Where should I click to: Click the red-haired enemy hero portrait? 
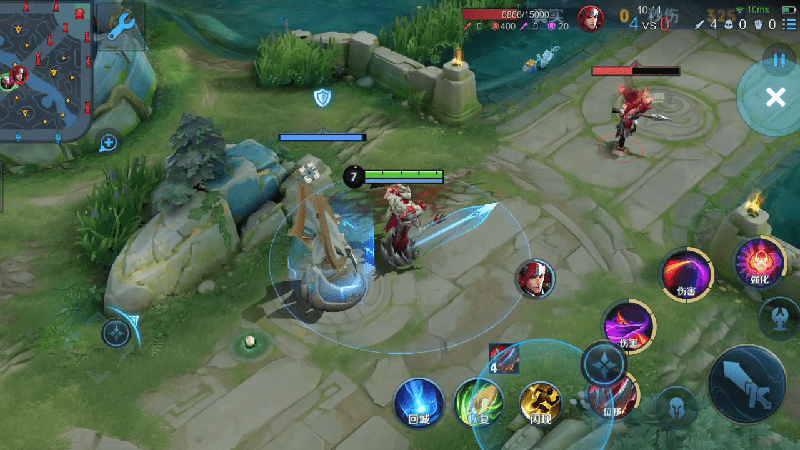tap(535, 278)
